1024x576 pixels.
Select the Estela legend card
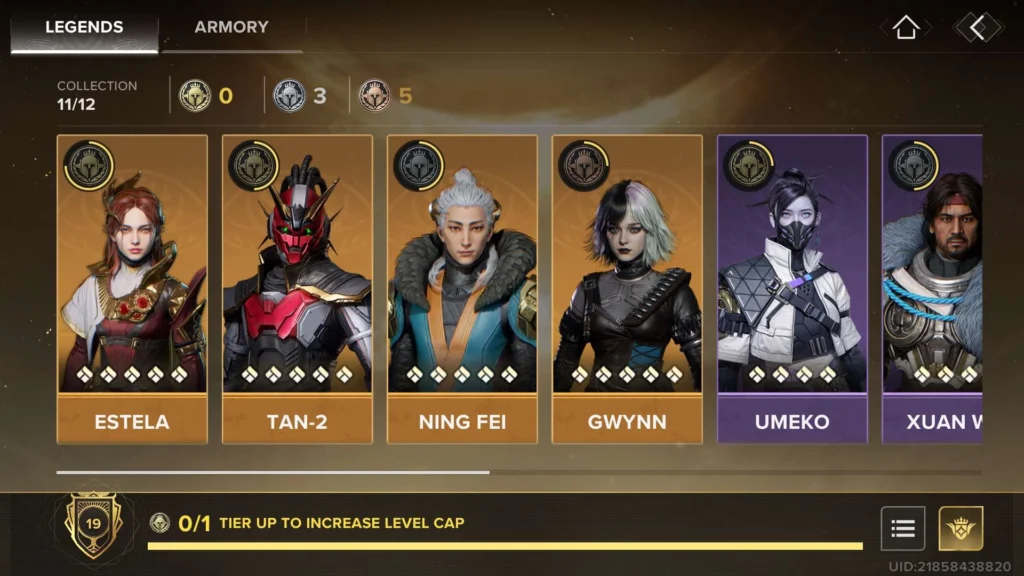pos(132,288)
